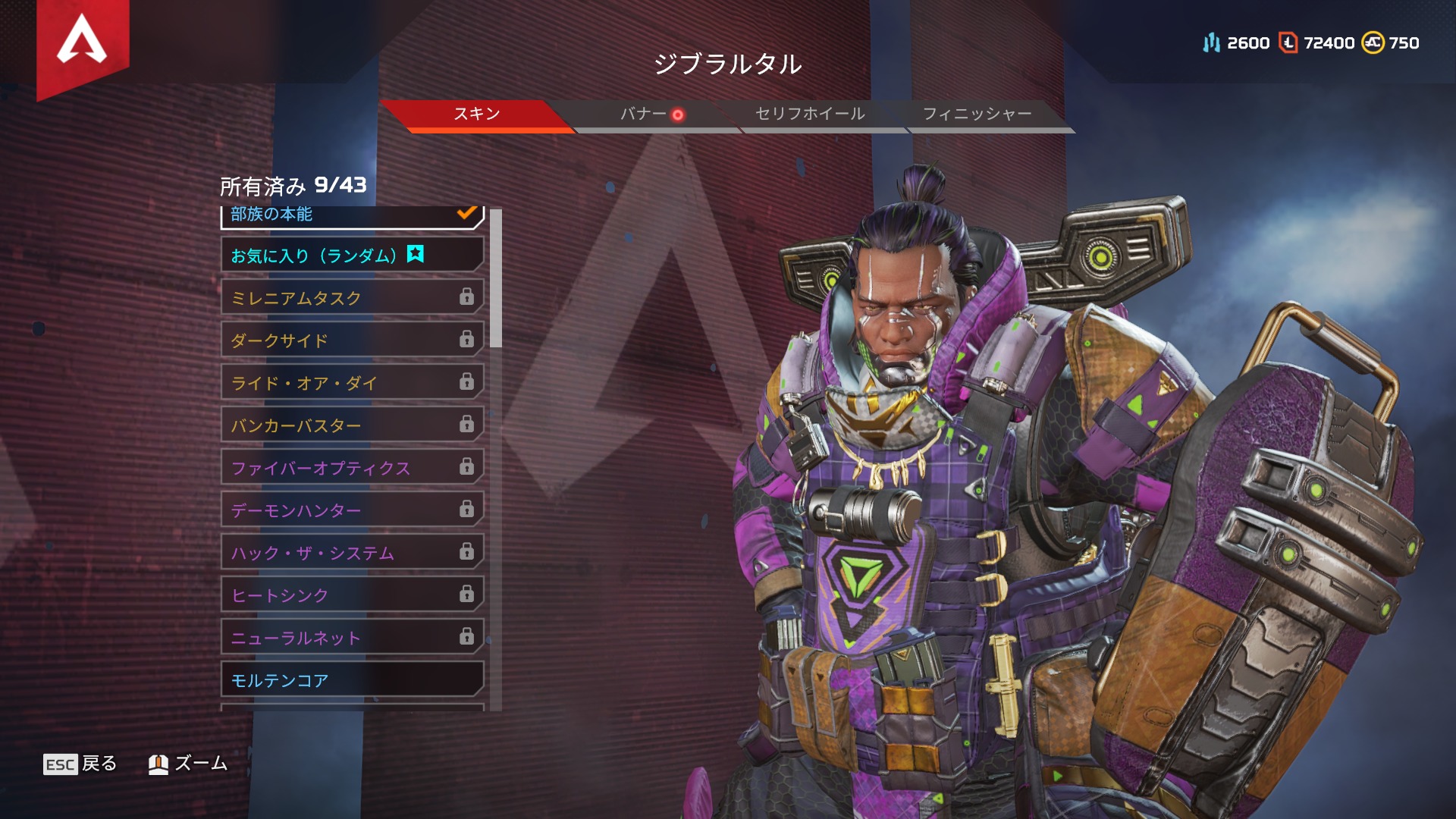This screenshot has width=1456, height=819.
Task: Choose the モルテンコア skin
Action: pos(352,680)
